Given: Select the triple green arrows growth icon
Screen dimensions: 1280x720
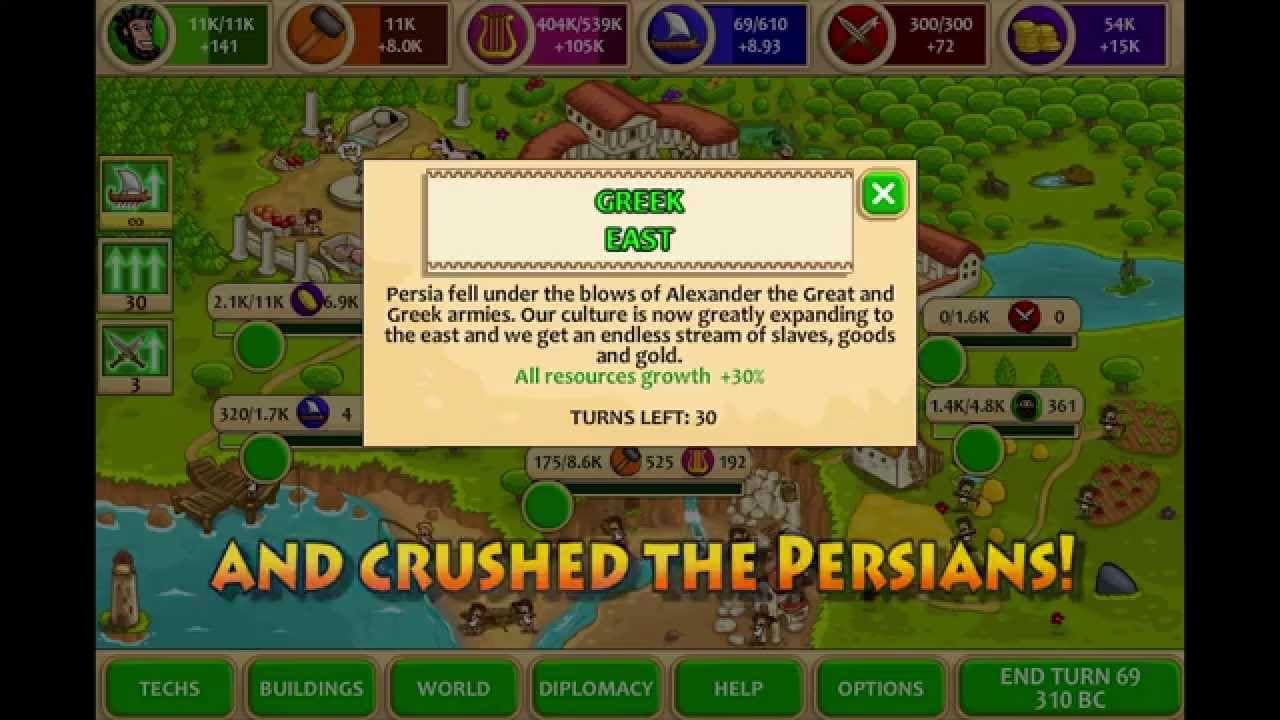Looking at the screenshot, I should click(x=133, y=266).
